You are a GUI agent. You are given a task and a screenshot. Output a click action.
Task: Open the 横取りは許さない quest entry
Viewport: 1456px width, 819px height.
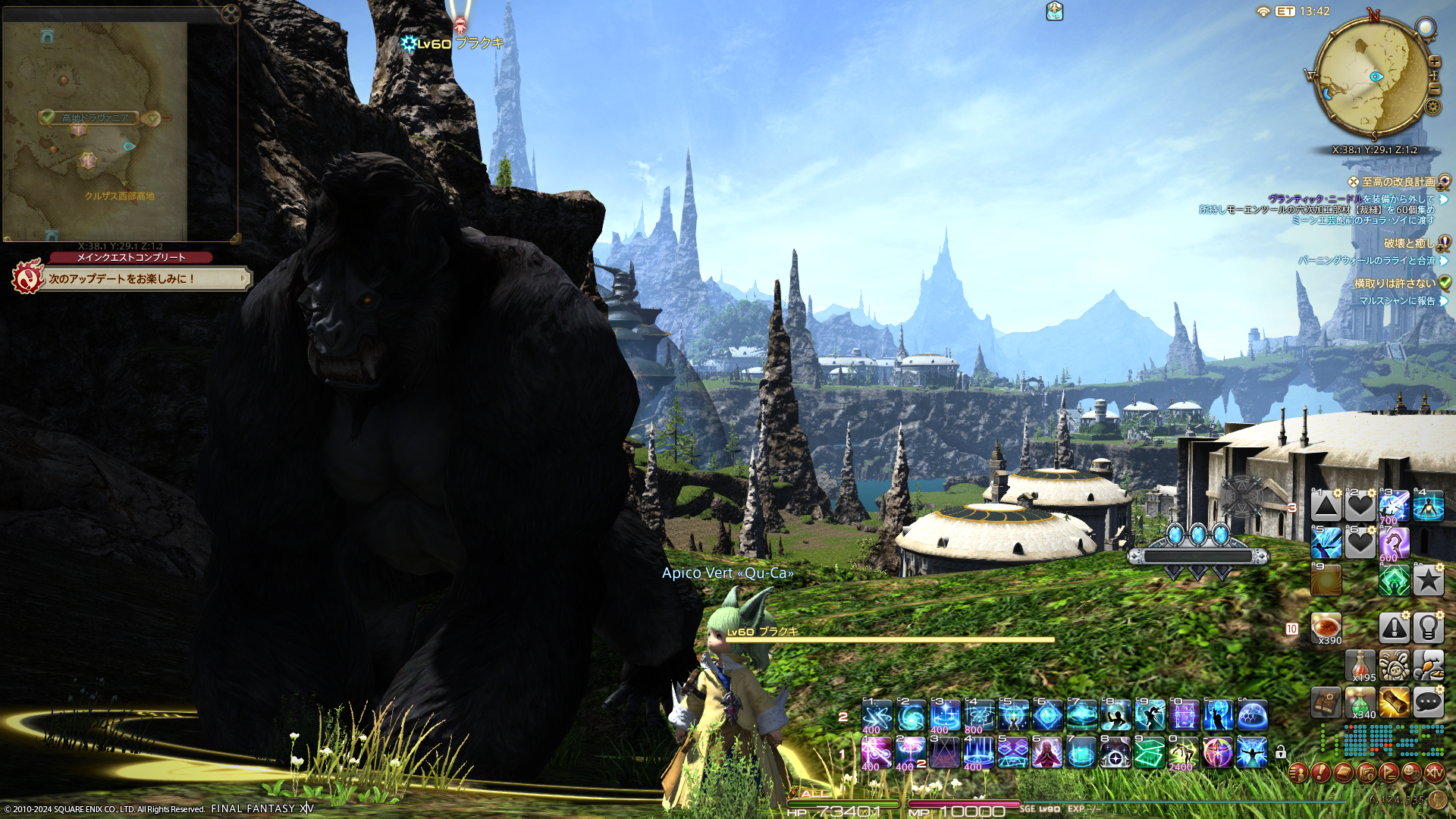pyautogui.click(x=1395, y=284)
